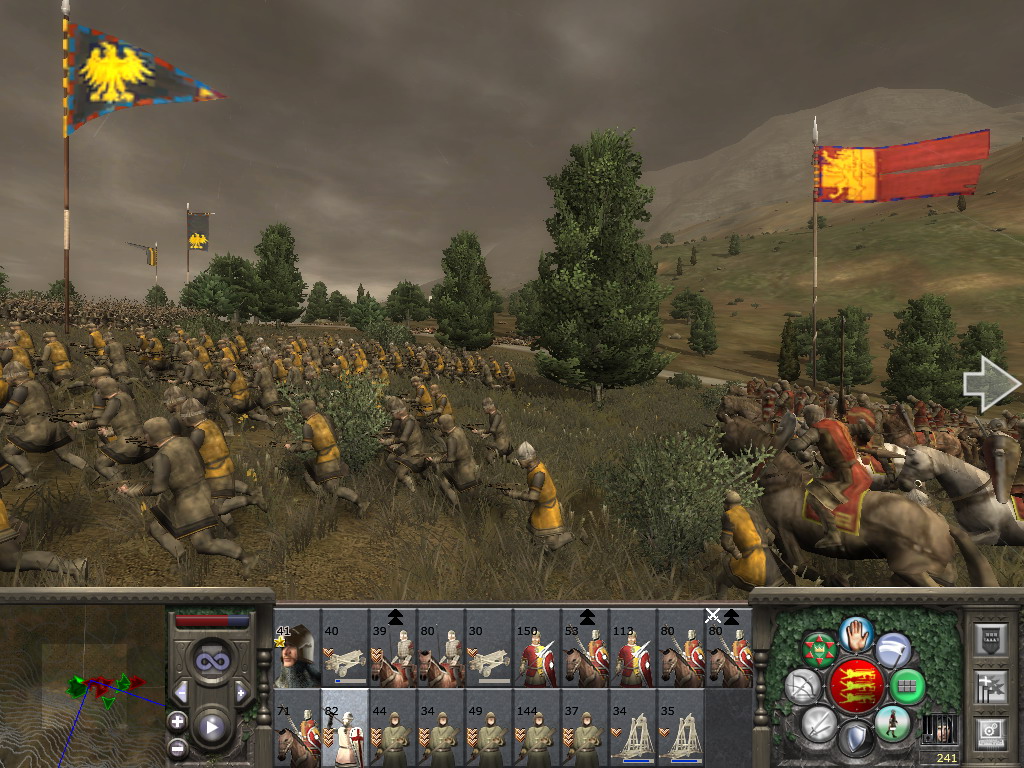Click the play speed button

(211, 727)
